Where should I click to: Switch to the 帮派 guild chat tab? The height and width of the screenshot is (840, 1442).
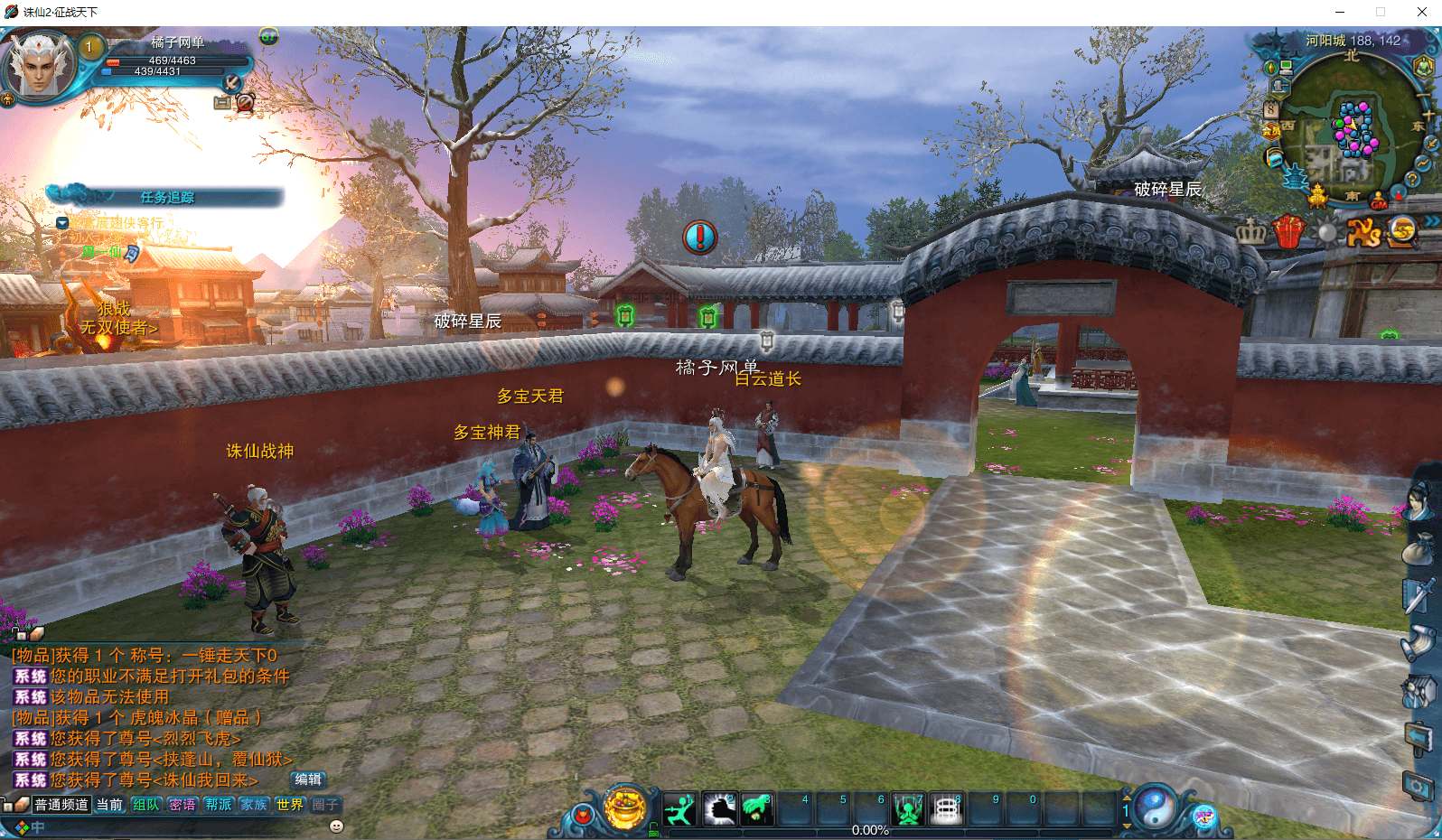218,804
